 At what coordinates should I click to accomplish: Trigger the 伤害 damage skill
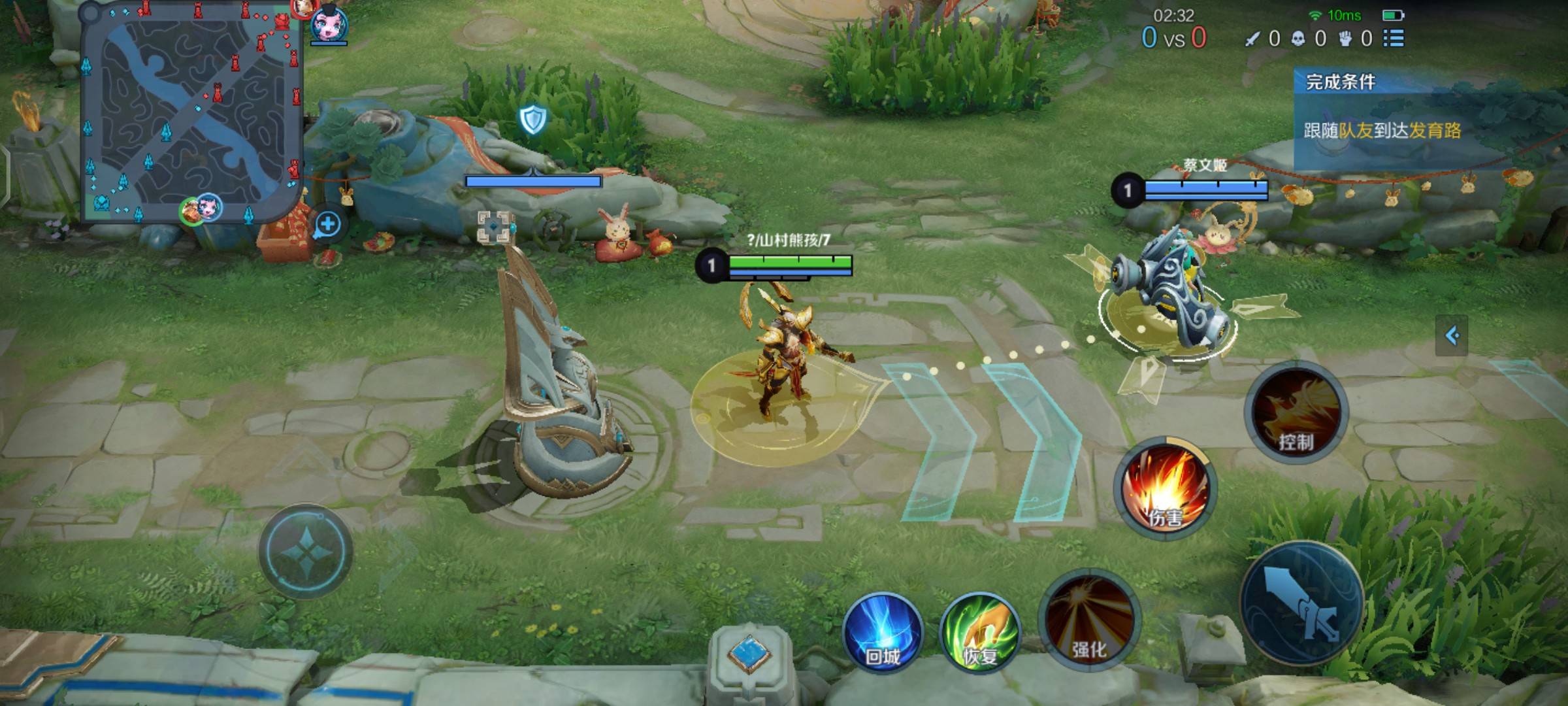[x=1165, y=488]
